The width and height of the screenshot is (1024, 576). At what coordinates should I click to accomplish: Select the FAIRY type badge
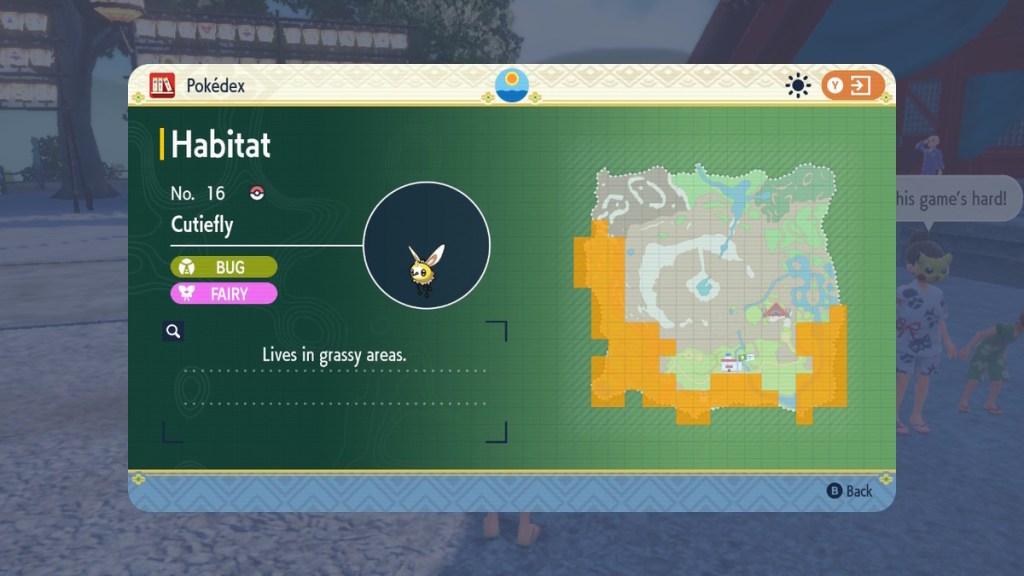tap(224, 294)
